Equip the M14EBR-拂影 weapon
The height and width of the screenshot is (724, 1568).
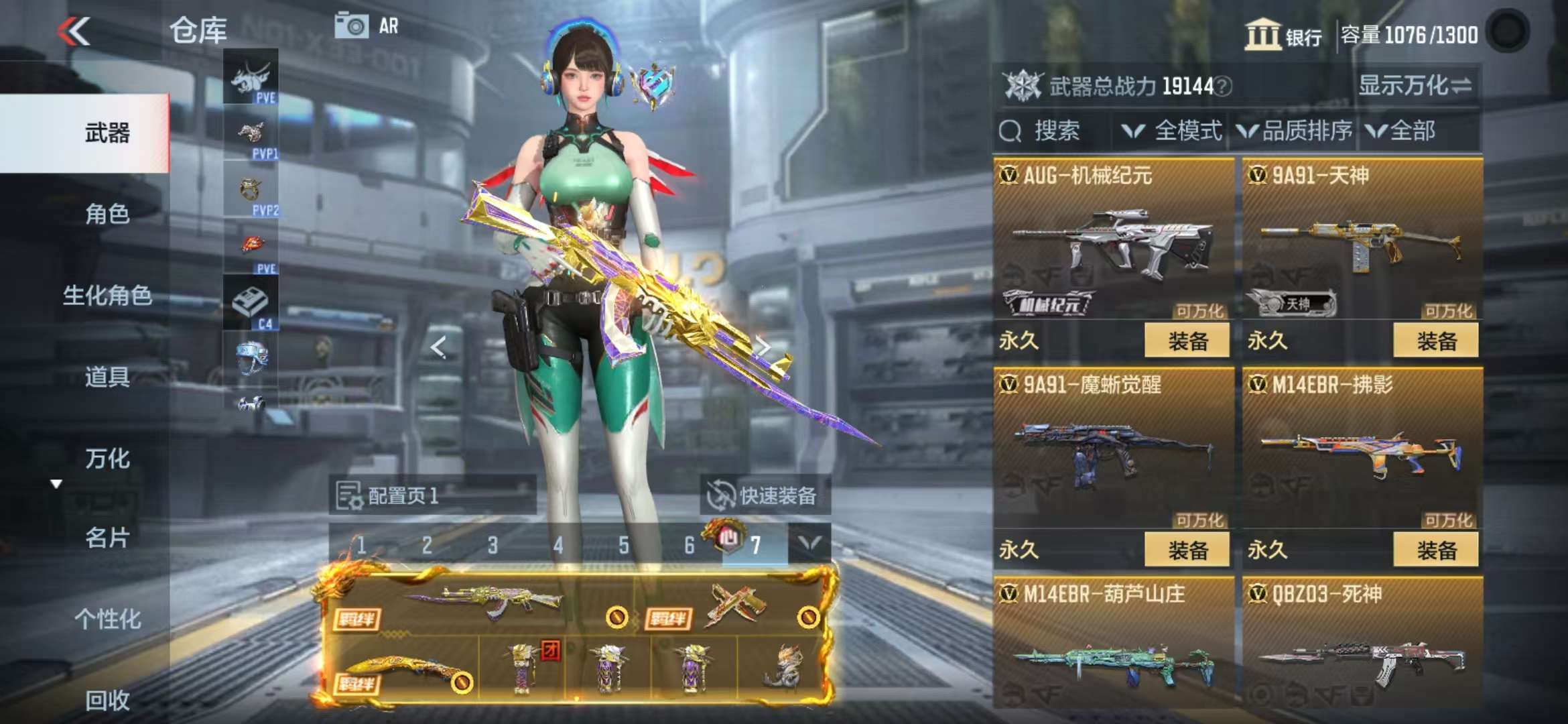(x=1435, y=550)
